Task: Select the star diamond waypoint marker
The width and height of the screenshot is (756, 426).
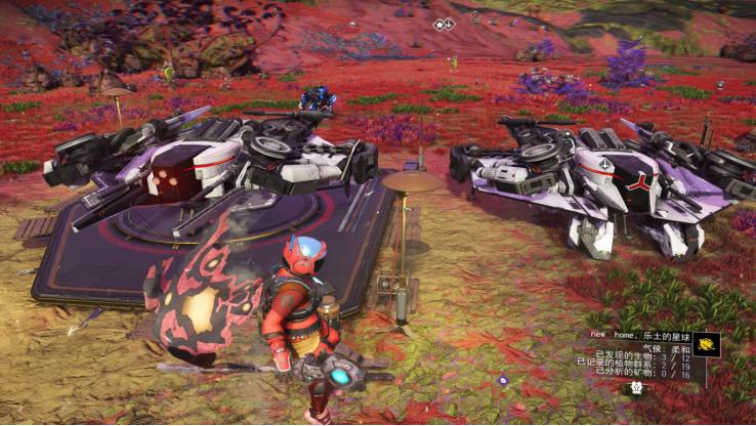Action: point(444,23)
